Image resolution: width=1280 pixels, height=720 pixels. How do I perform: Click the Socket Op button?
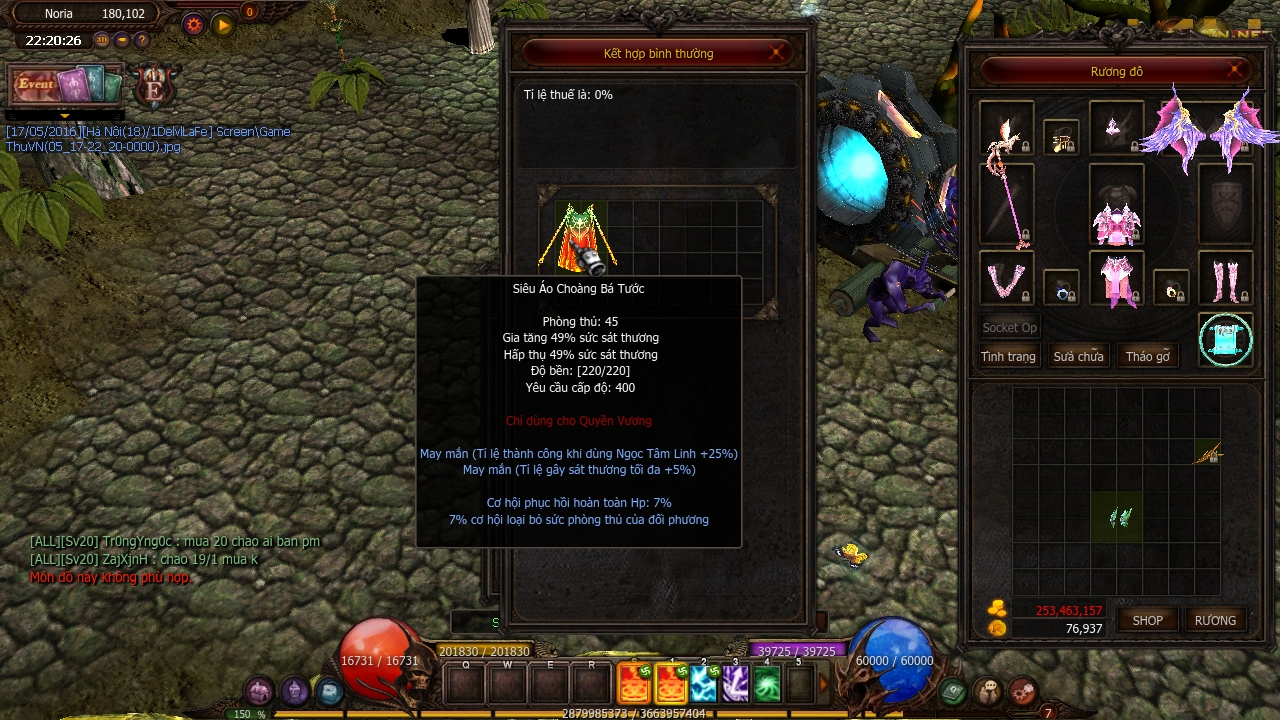pyautogui.click(x=1009, y=327)
